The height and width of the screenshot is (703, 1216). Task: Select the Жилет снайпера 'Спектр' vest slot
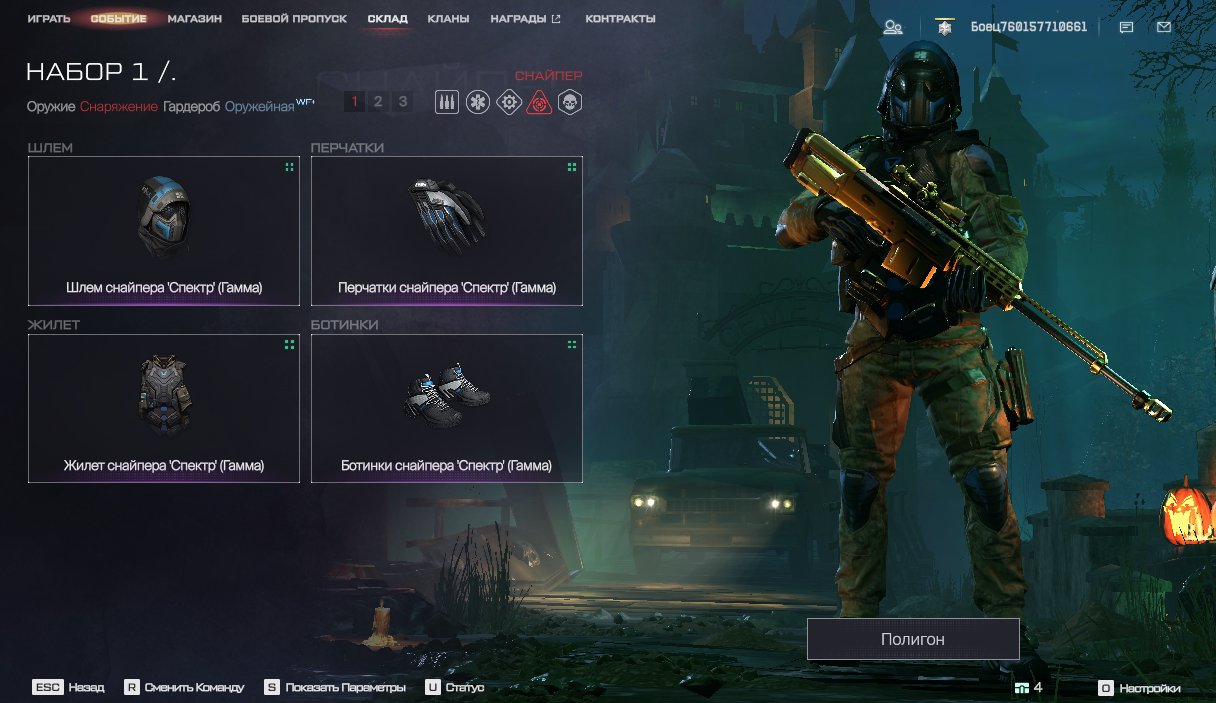[x=164, y=408]
